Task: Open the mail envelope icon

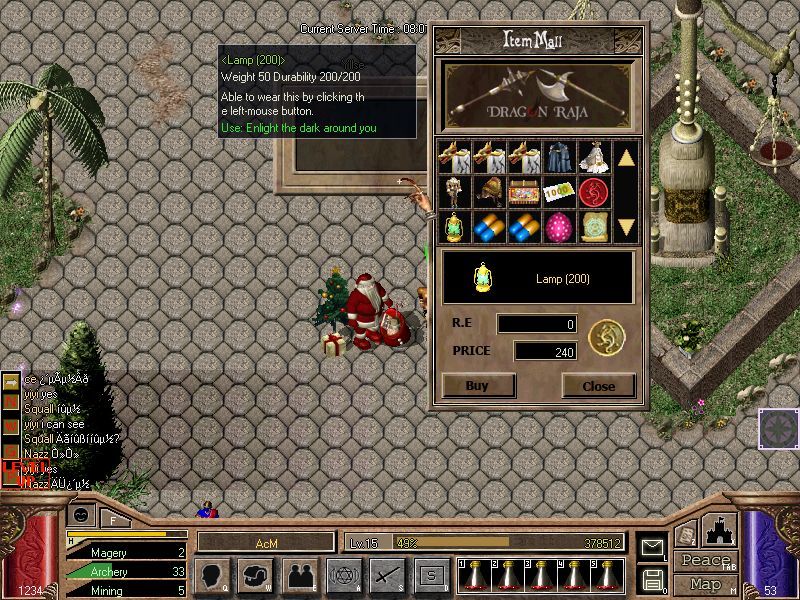Action: (652, 548)
